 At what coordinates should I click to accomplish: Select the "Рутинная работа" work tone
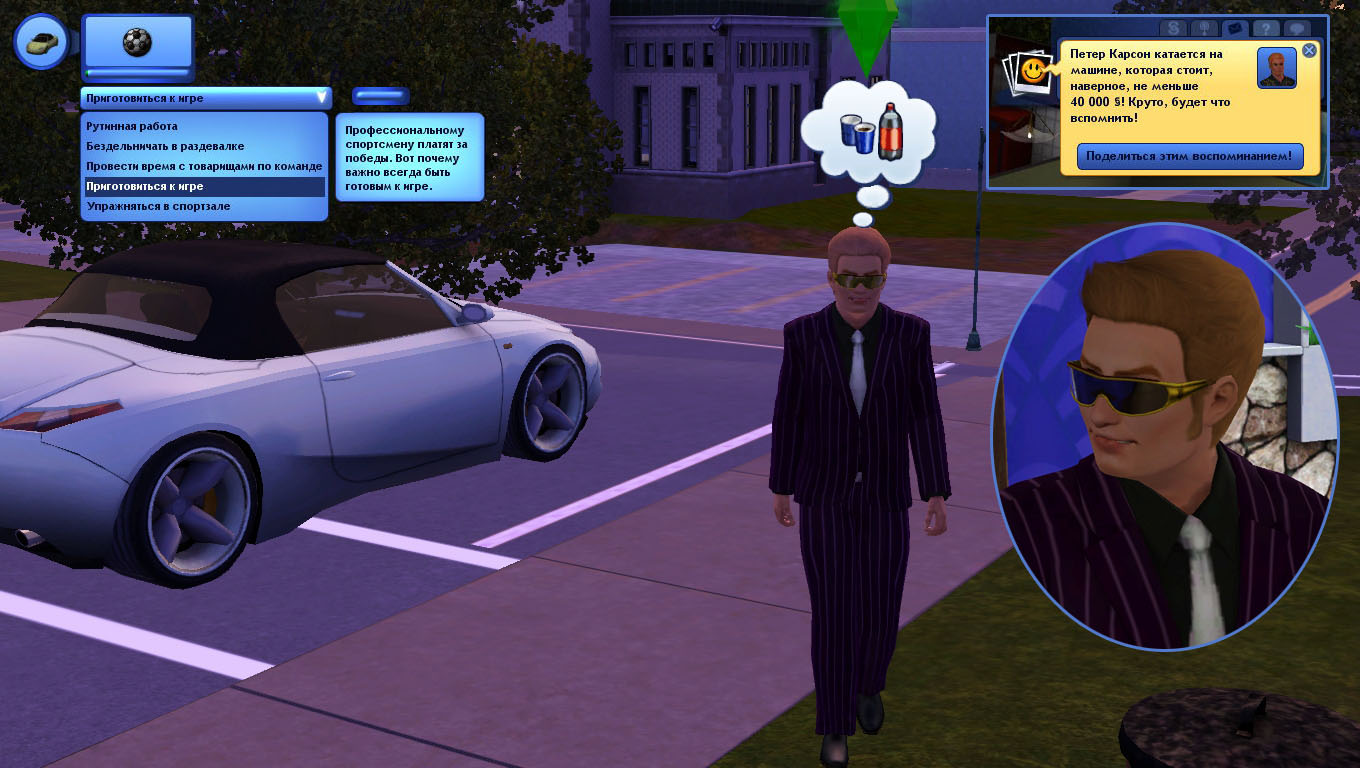coord(132,127)
